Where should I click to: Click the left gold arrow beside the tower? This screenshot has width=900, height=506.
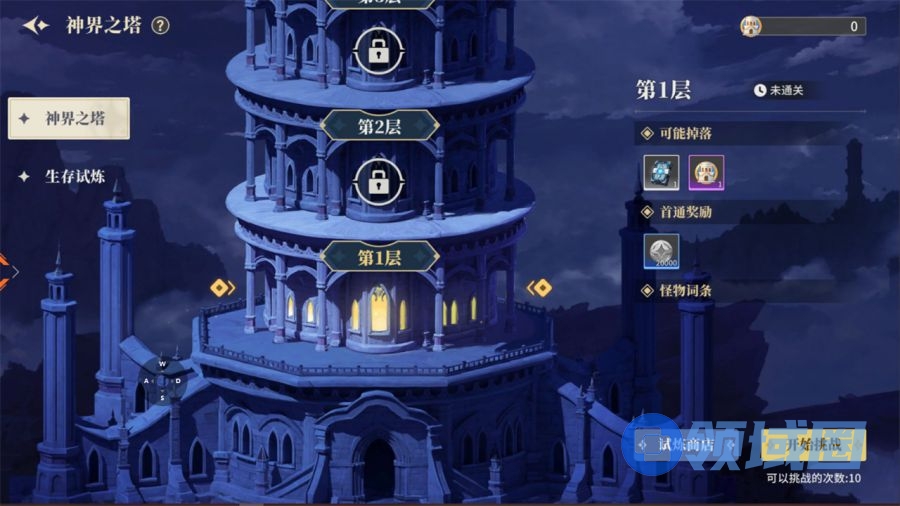222,288
